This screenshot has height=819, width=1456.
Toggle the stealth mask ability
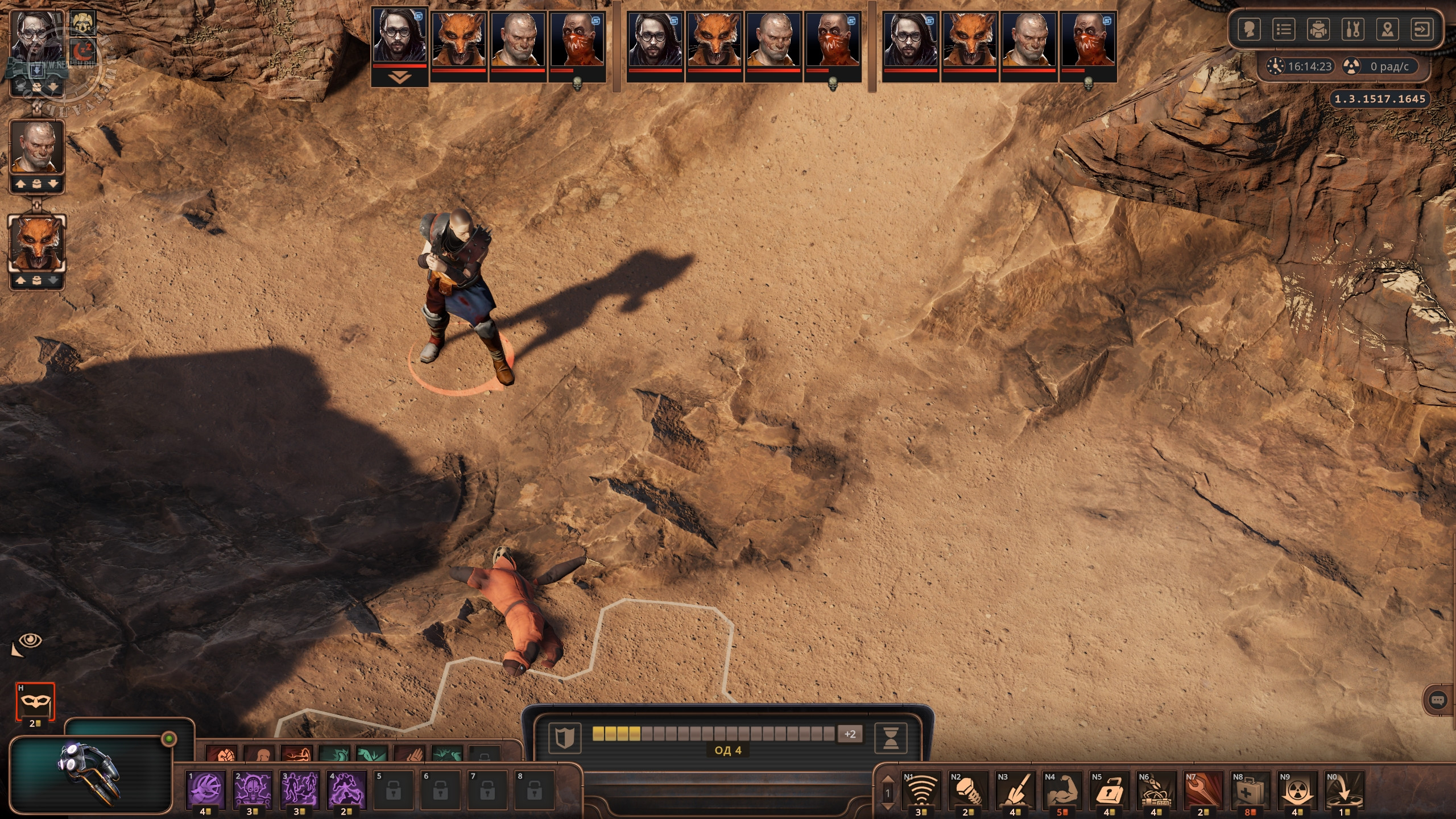(x=35, y=701)
